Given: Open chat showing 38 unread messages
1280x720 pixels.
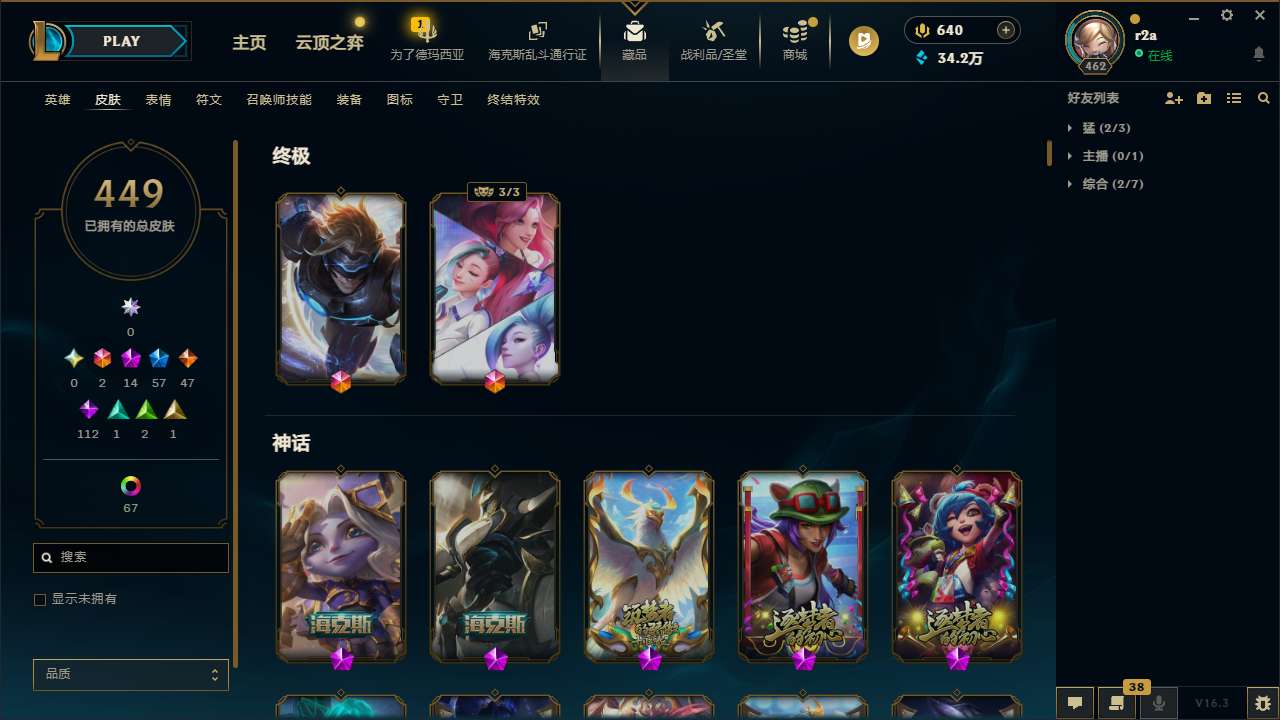Looking at the screenshot, I should (x=1117, y=702).
